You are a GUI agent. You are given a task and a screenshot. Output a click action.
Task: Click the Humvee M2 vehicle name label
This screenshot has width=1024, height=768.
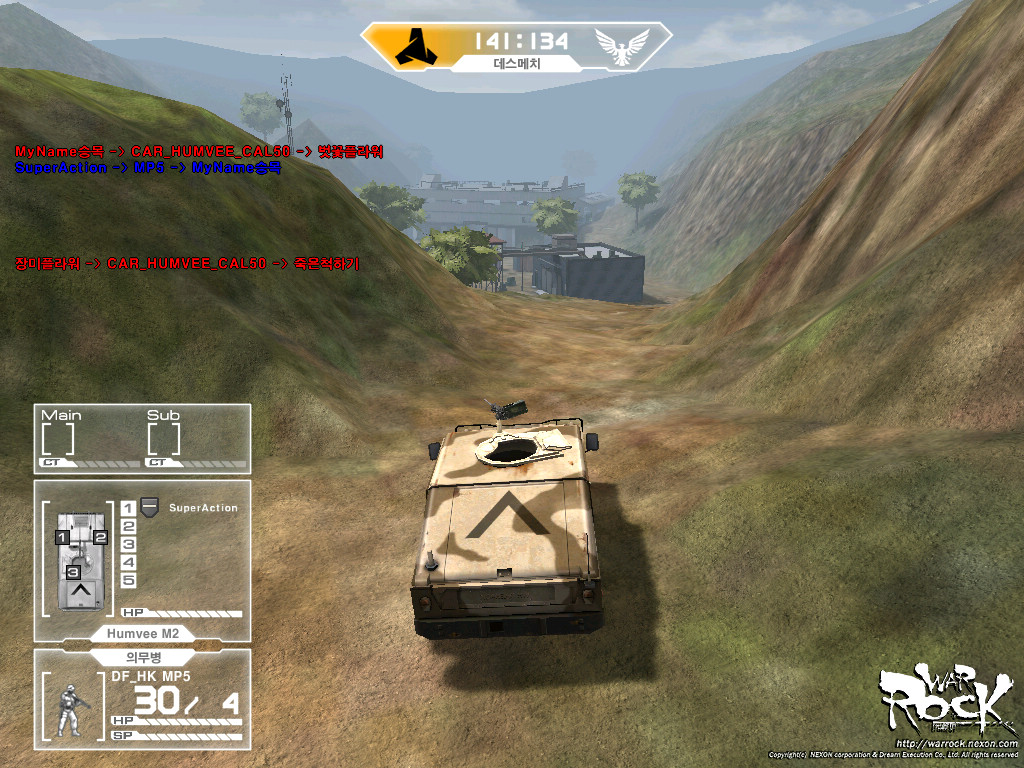coord(141,633)
